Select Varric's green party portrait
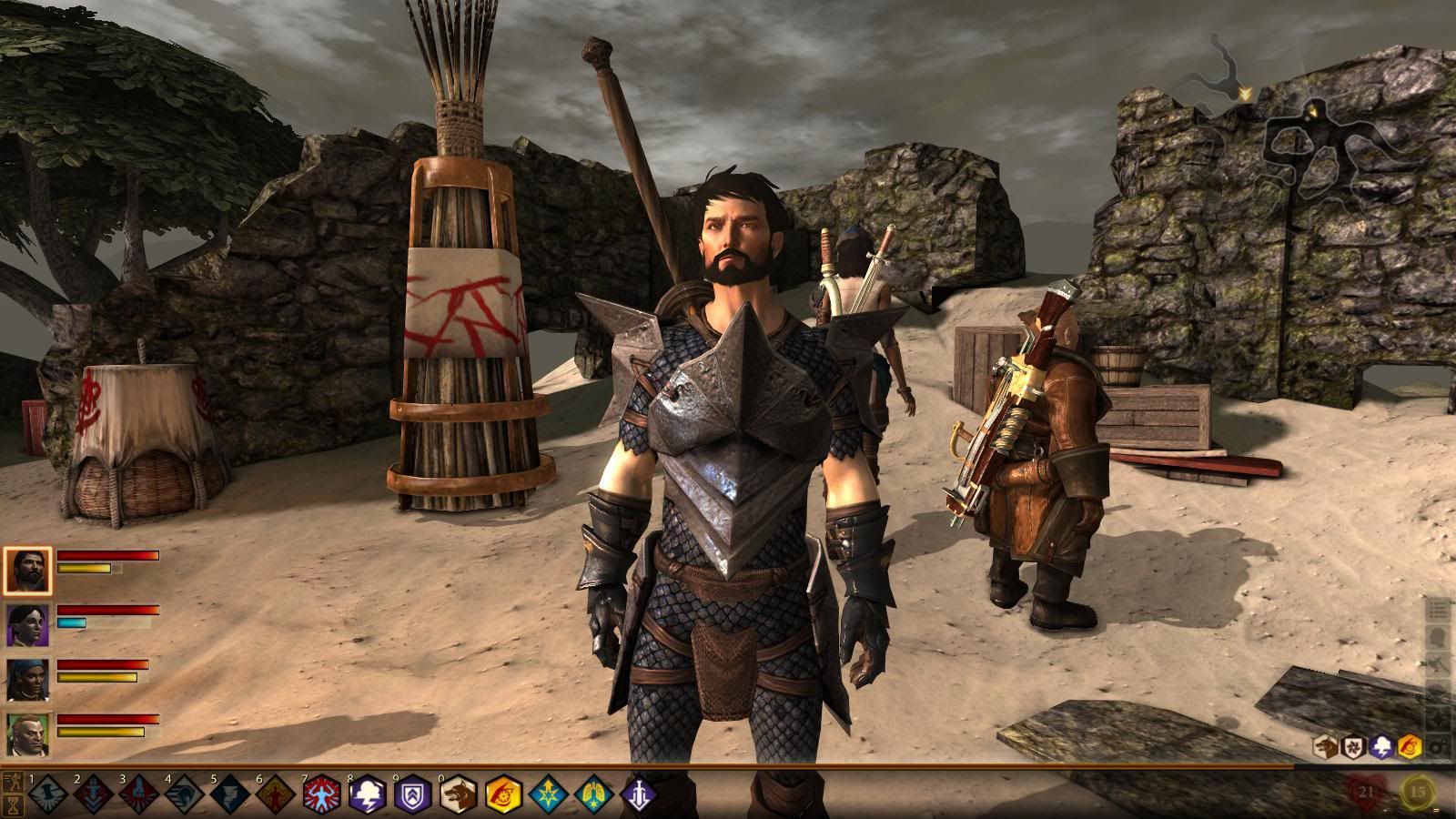 28,733
